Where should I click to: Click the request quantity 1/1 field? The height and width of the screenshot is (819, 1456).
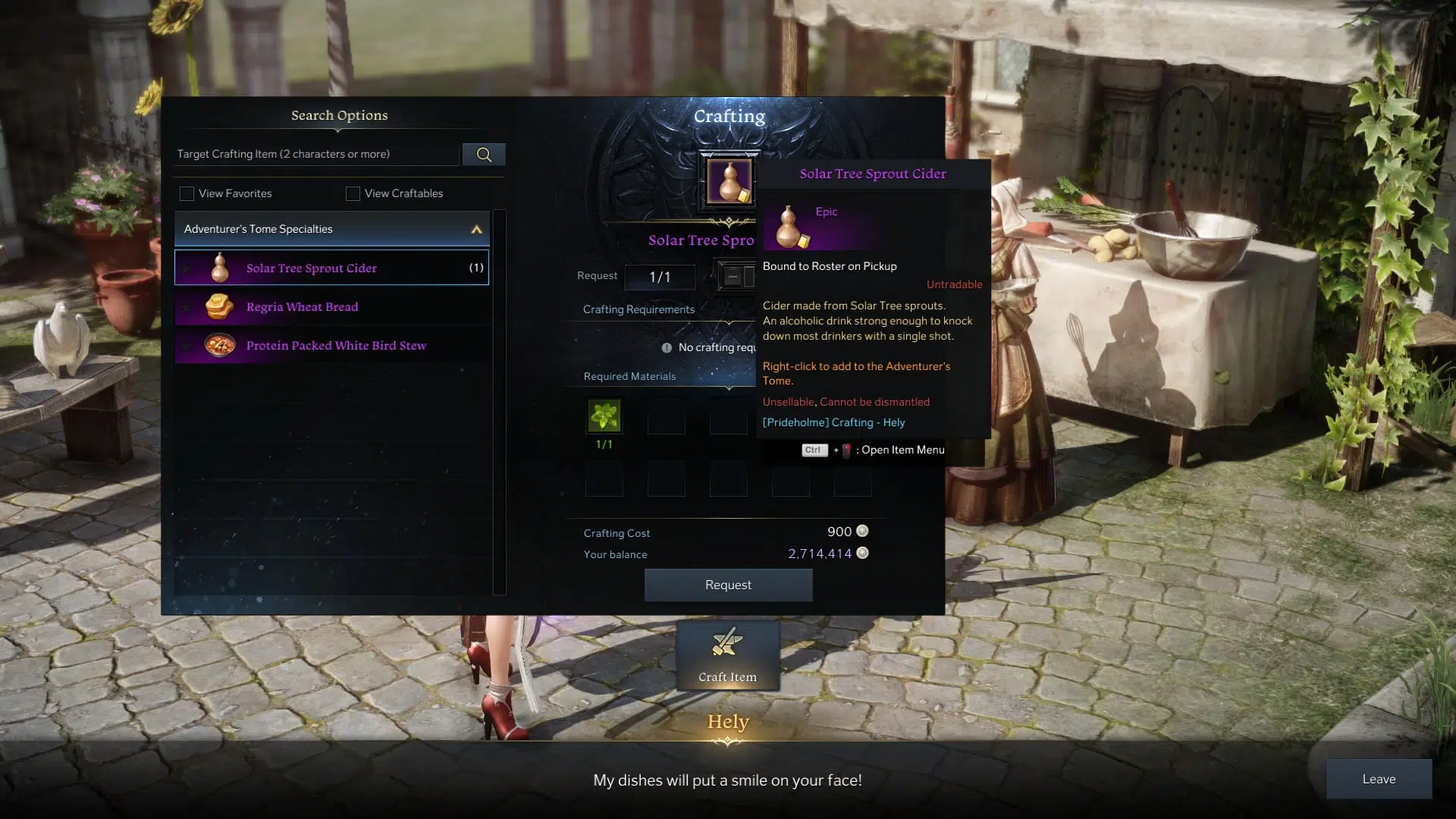[660, 277]
